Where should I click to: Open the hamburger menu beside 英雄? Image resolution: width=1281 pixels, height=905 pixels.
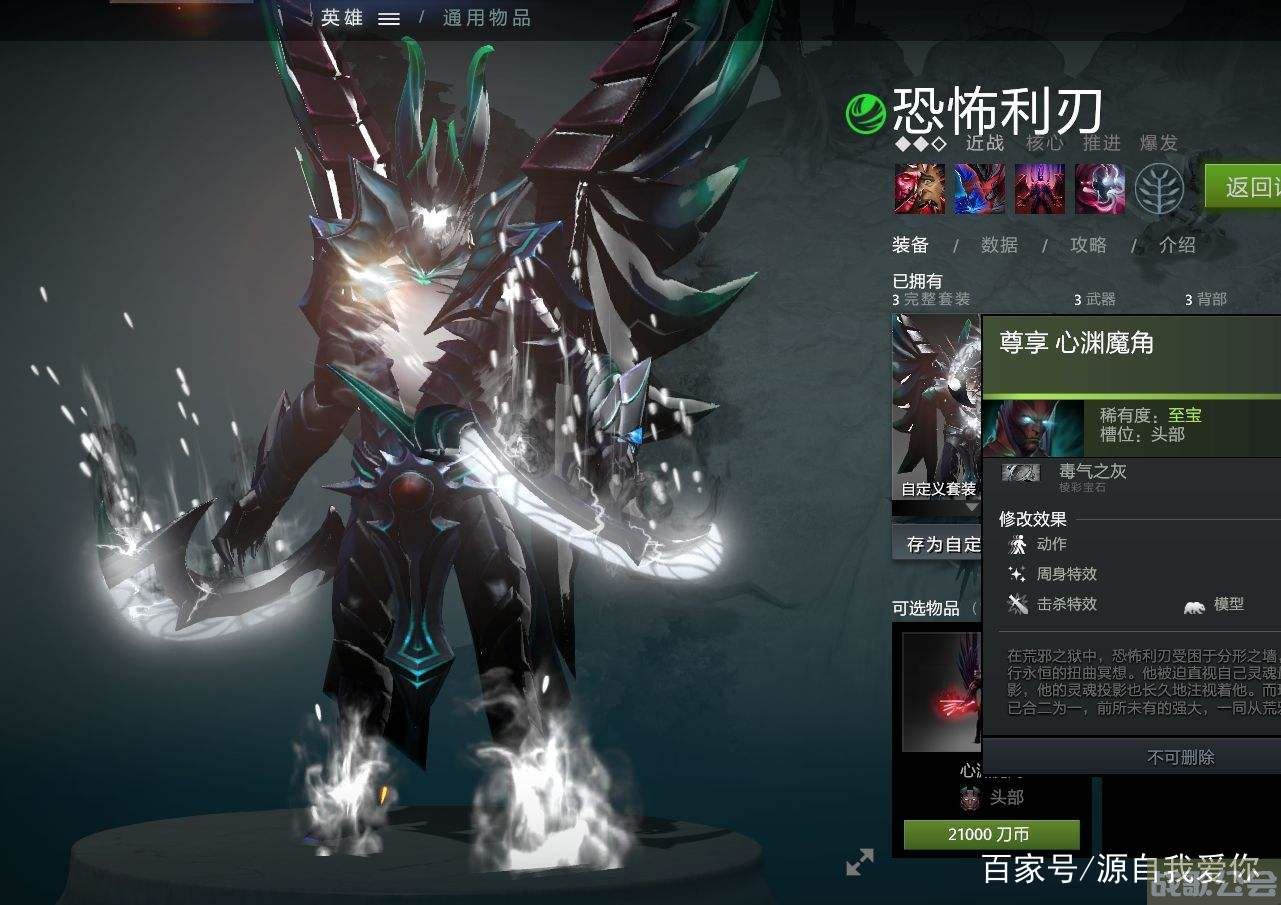(389, 17)
